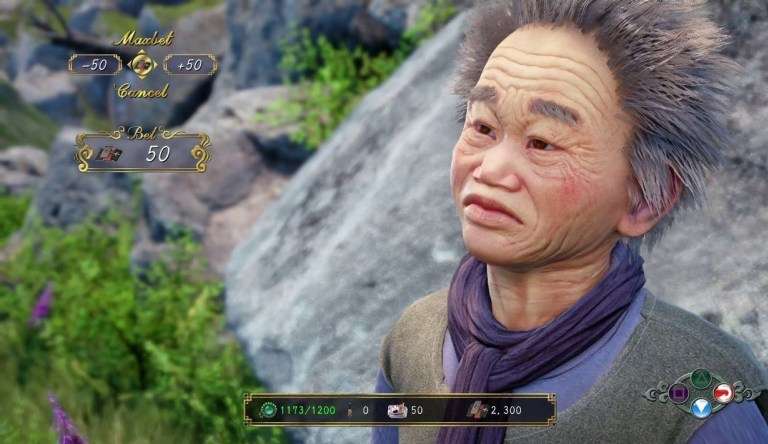768x444 pixels.
Task: Decrease the bet with the −50 button
Action: pos(95,64)
